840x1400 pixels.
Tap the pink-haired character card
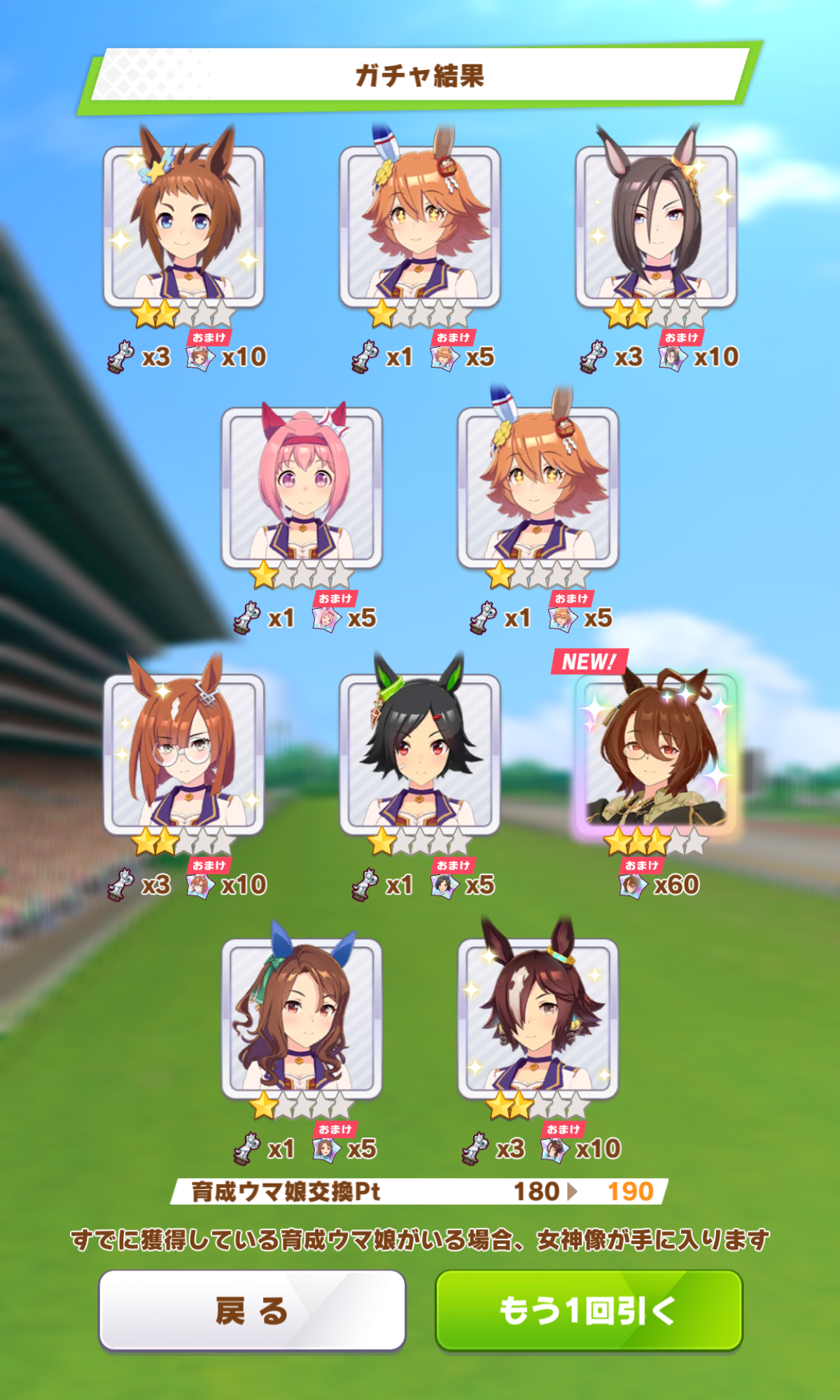302,489
